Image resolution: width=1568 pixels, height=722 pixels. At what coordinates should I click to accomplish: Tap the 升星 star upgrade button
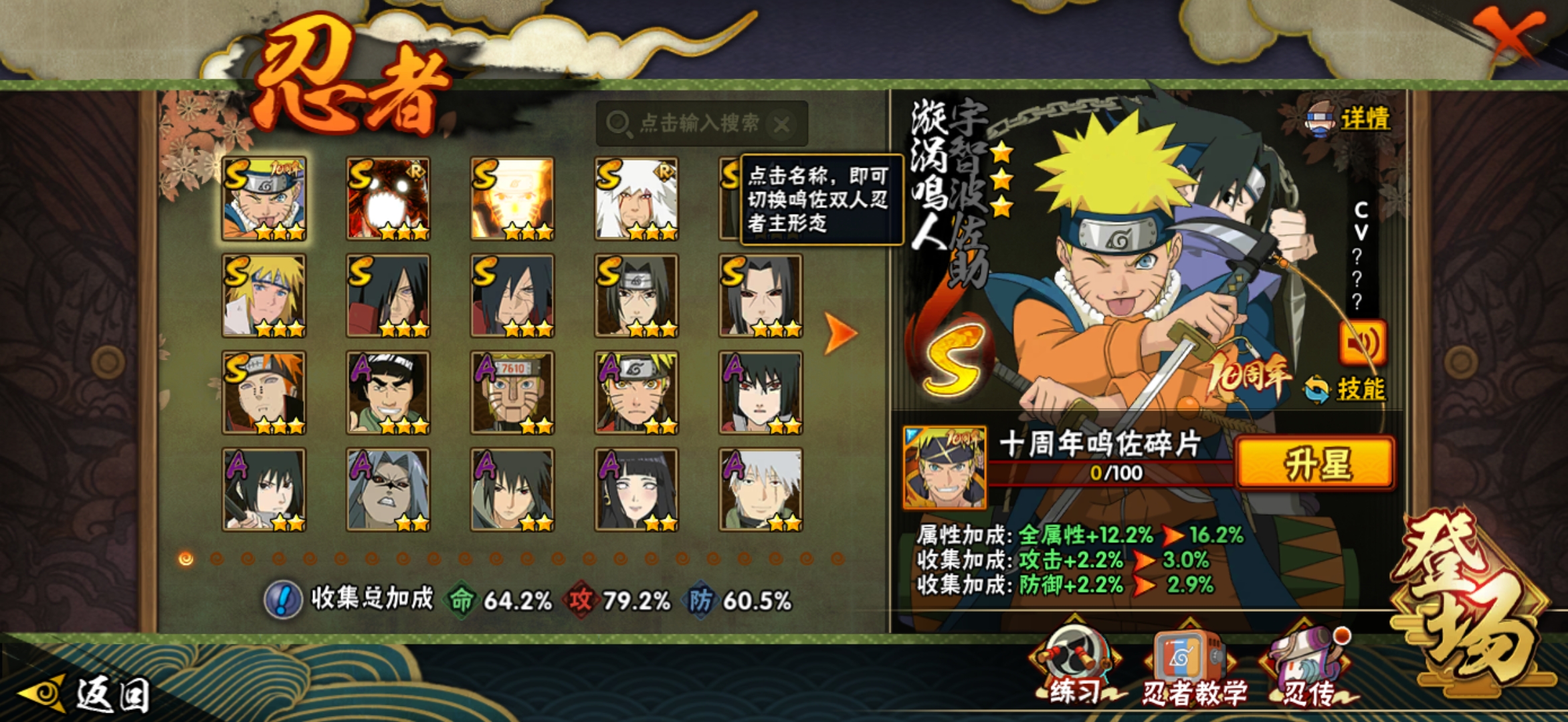(x=1315, y=463)
